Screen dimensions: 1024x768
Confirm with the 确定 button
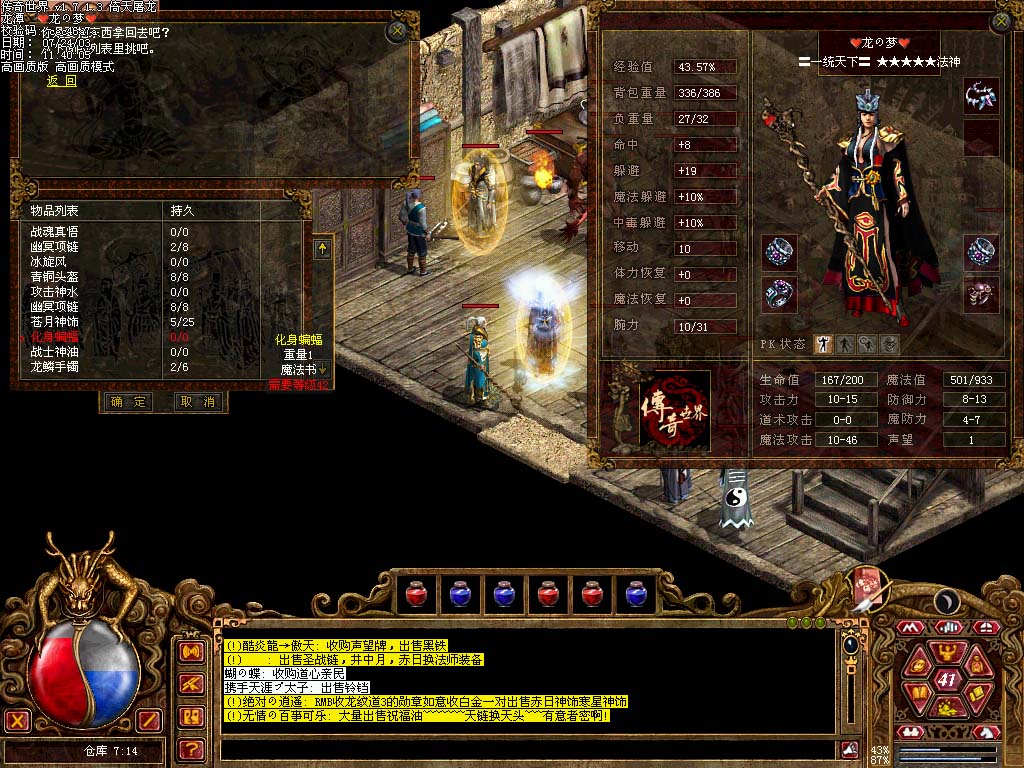pyautogui.click(x=128, y=402)
